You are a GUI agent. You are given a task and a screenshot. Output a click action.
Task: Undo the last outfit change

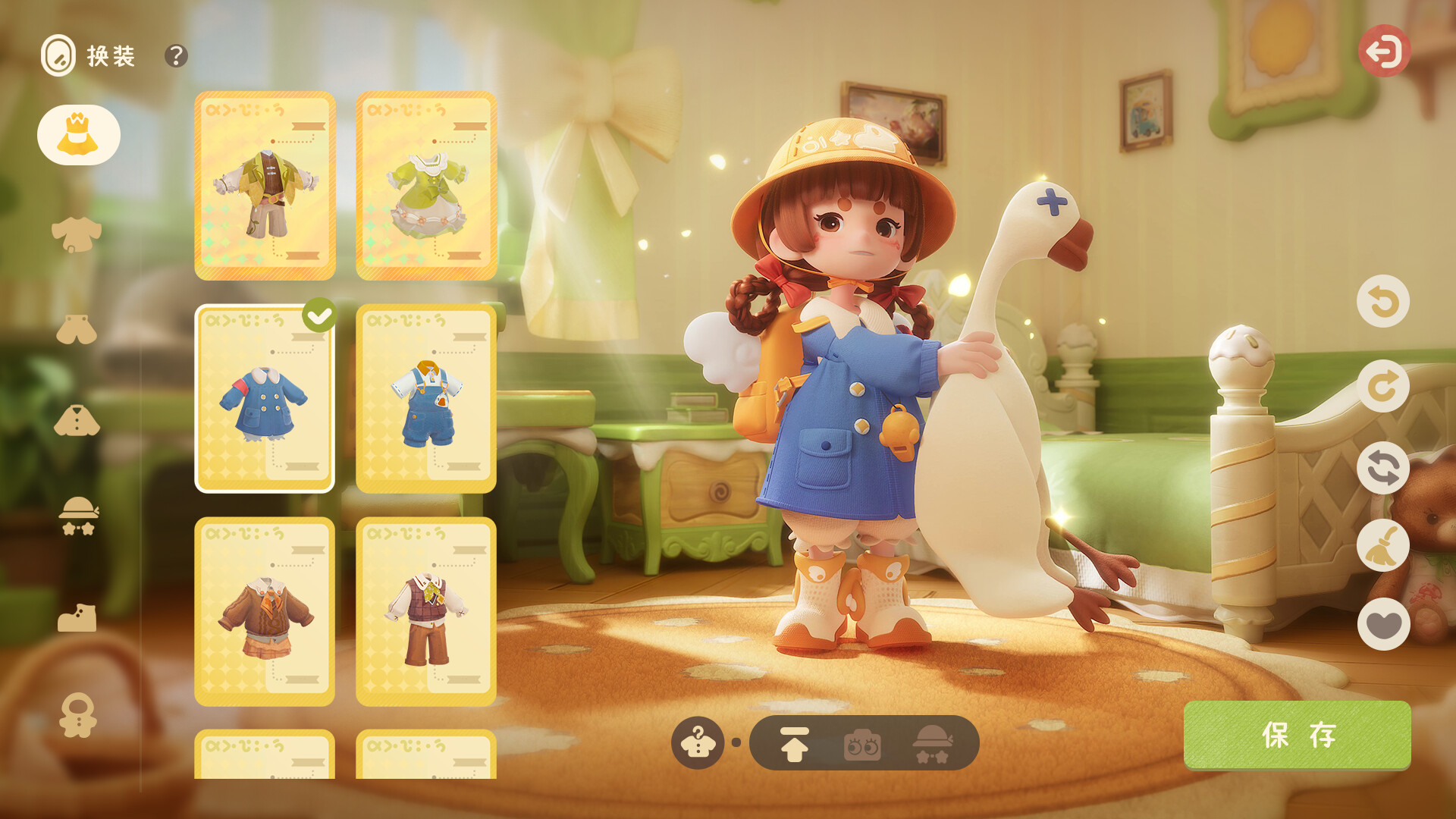1383,302
